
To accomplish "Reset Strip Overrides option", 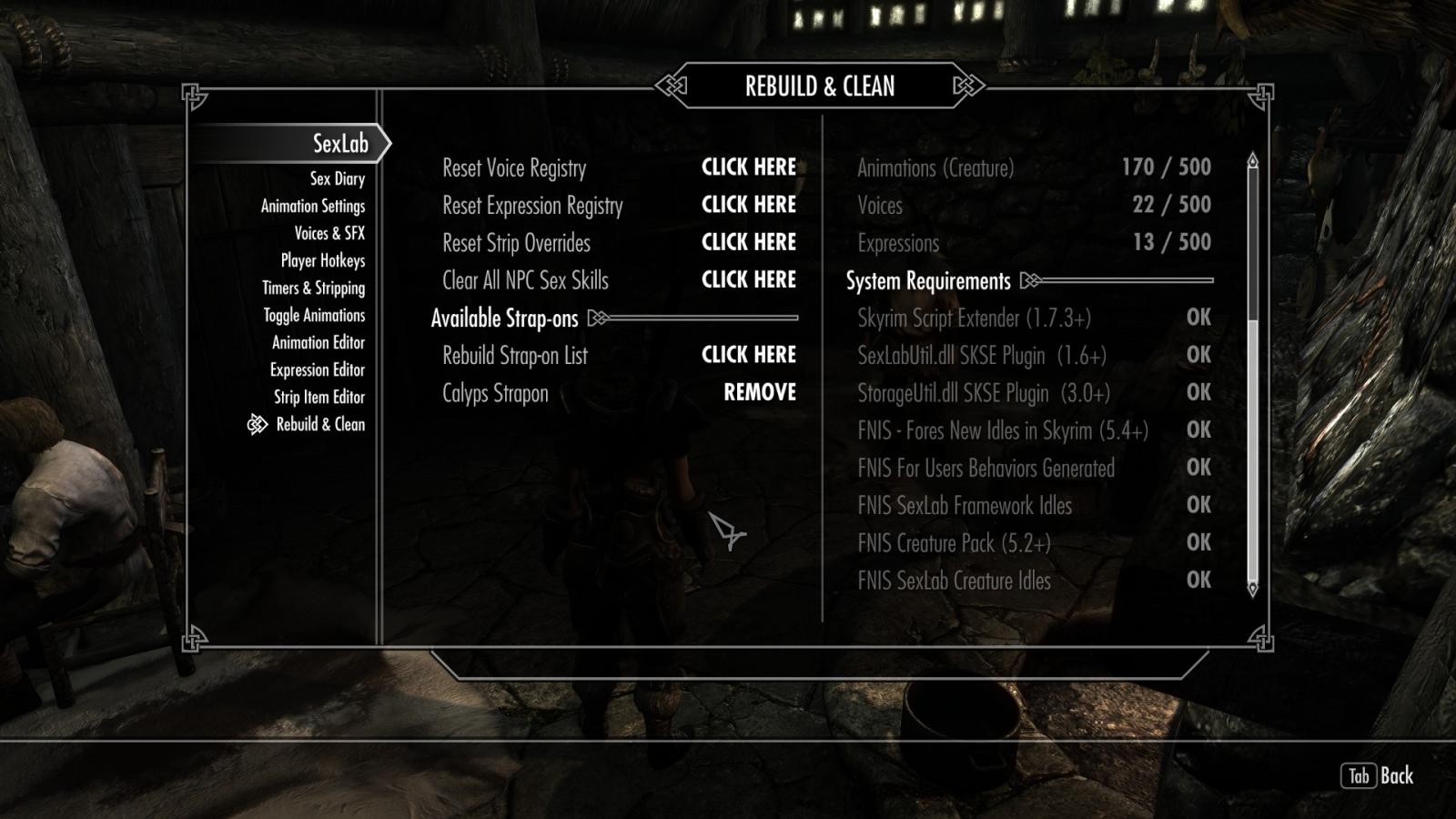I will [x=748, y=242].
